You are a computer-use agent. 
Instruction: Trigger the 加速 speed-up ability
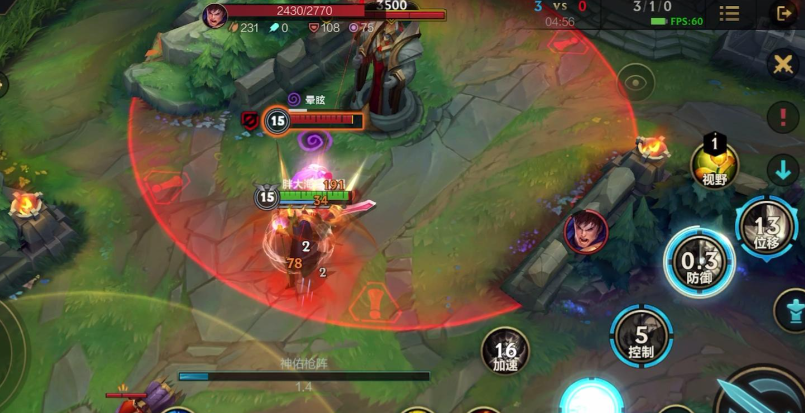(x=505, y=351)
